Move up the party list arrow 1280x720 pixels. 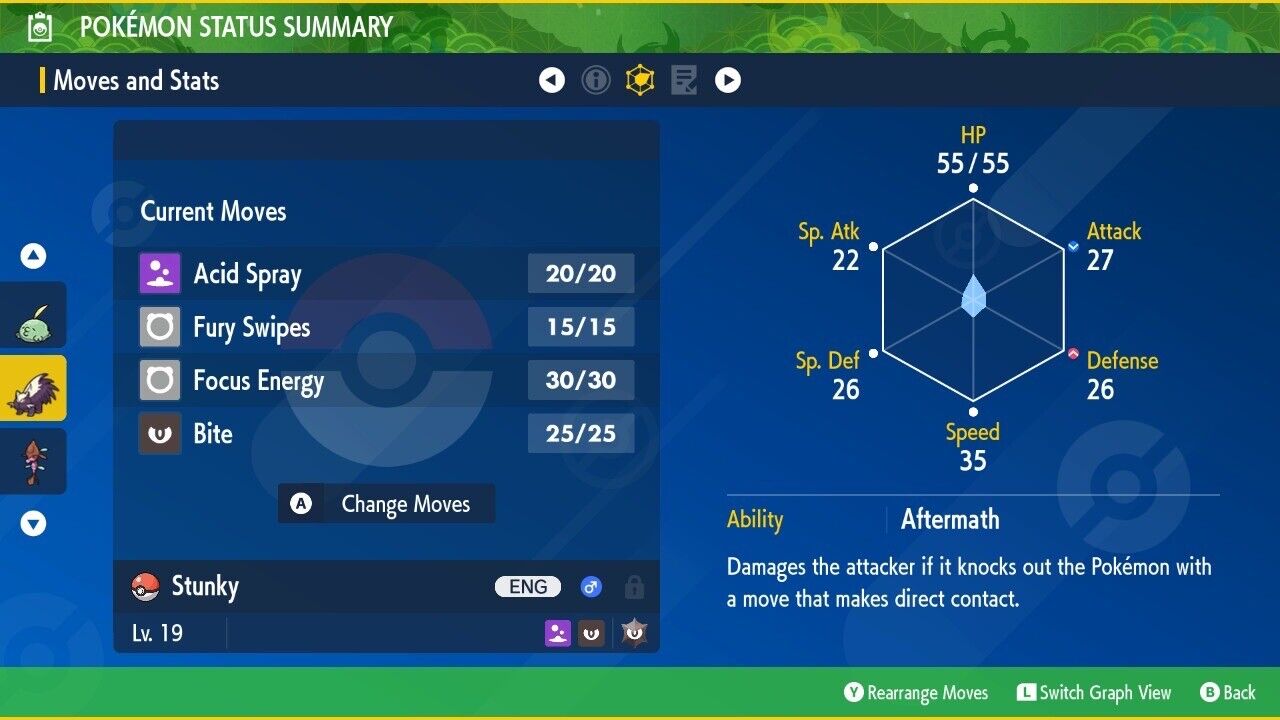coord(33,257)
